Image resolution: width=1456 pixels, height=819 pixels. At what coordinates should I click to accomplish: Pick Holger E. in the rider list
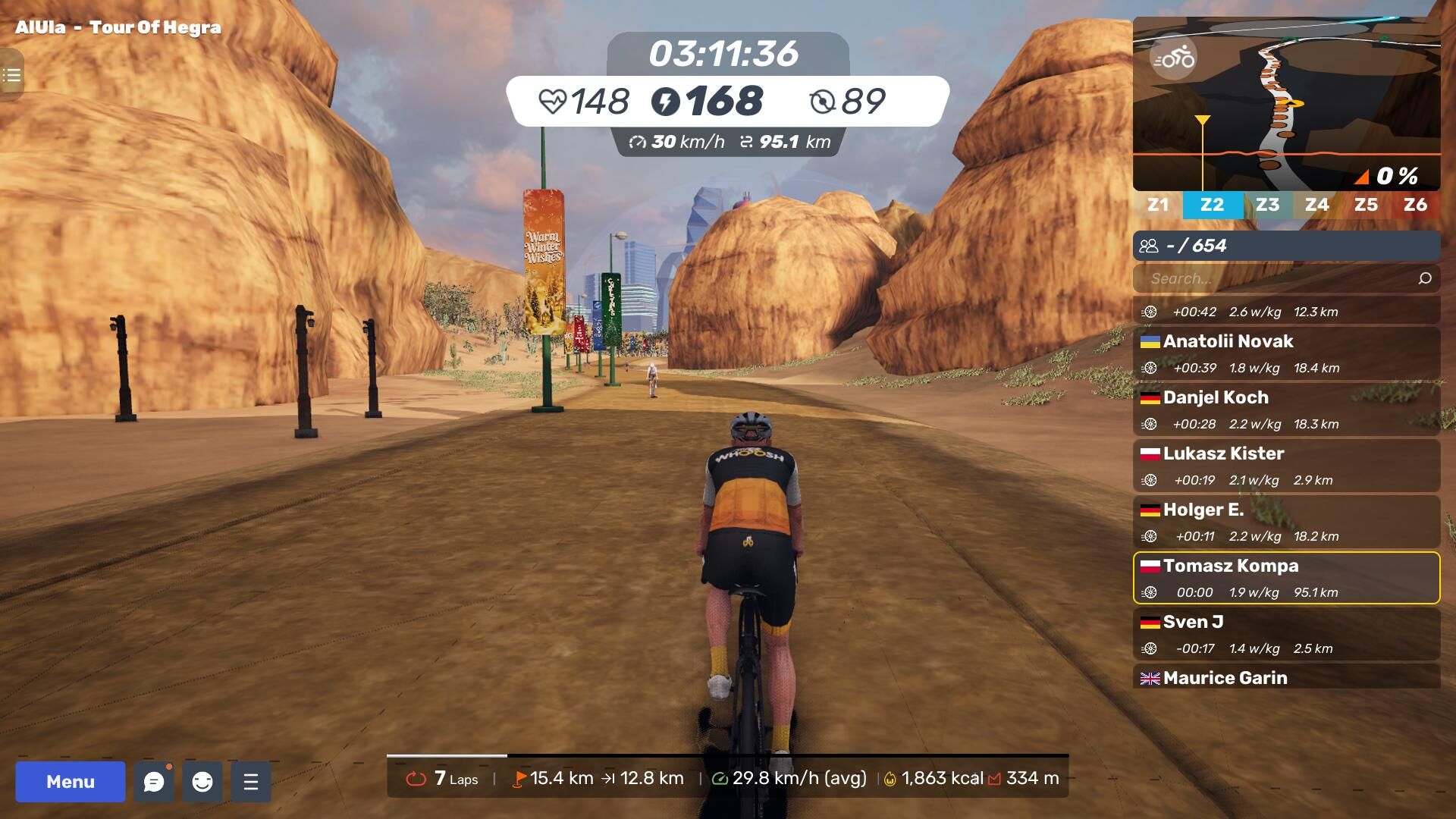1286,522
